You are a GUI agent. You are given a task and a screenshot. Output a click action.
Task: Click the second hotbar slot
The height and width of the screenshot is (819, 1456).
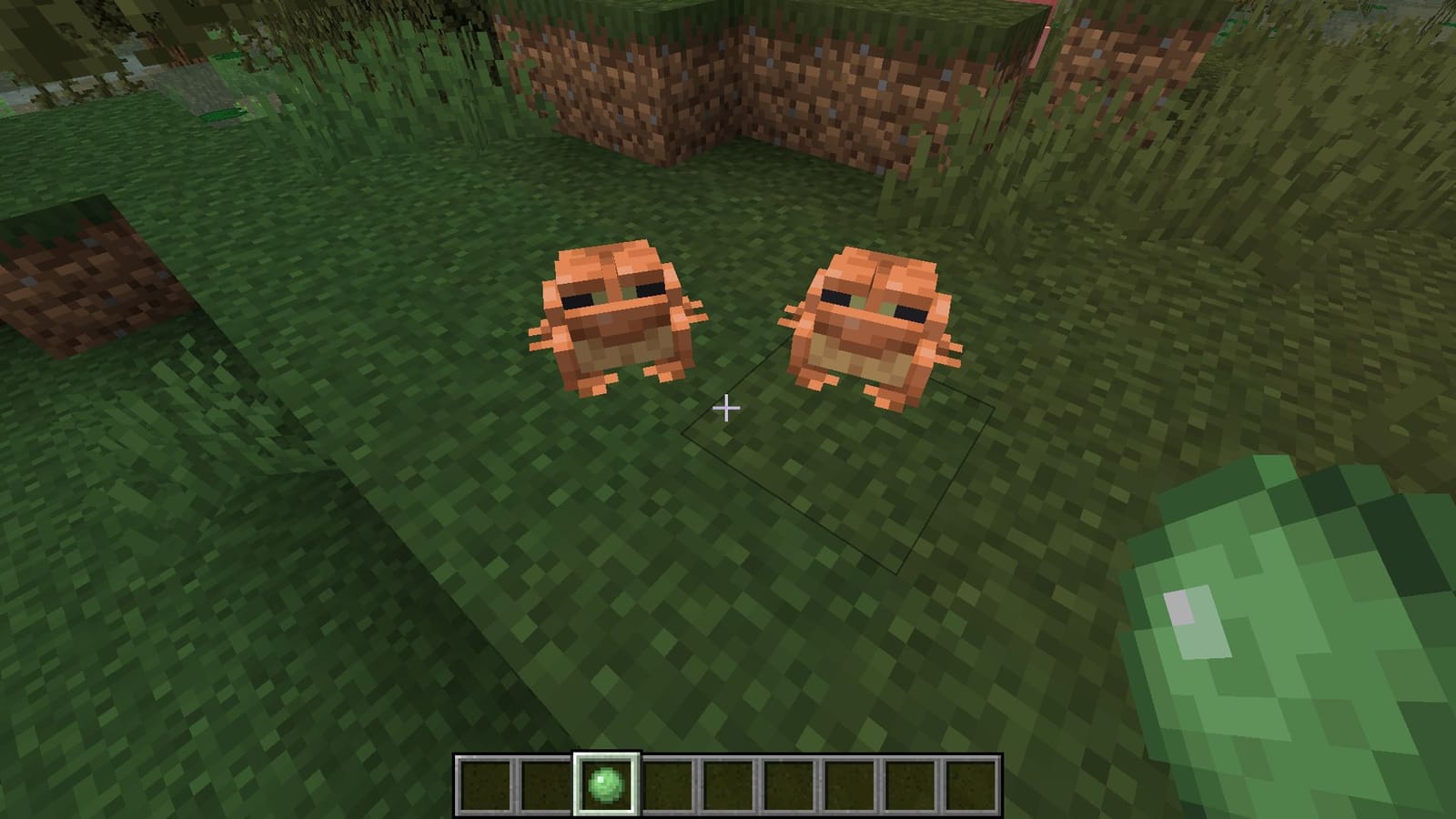pyautogui.click(x=546, y=784)
